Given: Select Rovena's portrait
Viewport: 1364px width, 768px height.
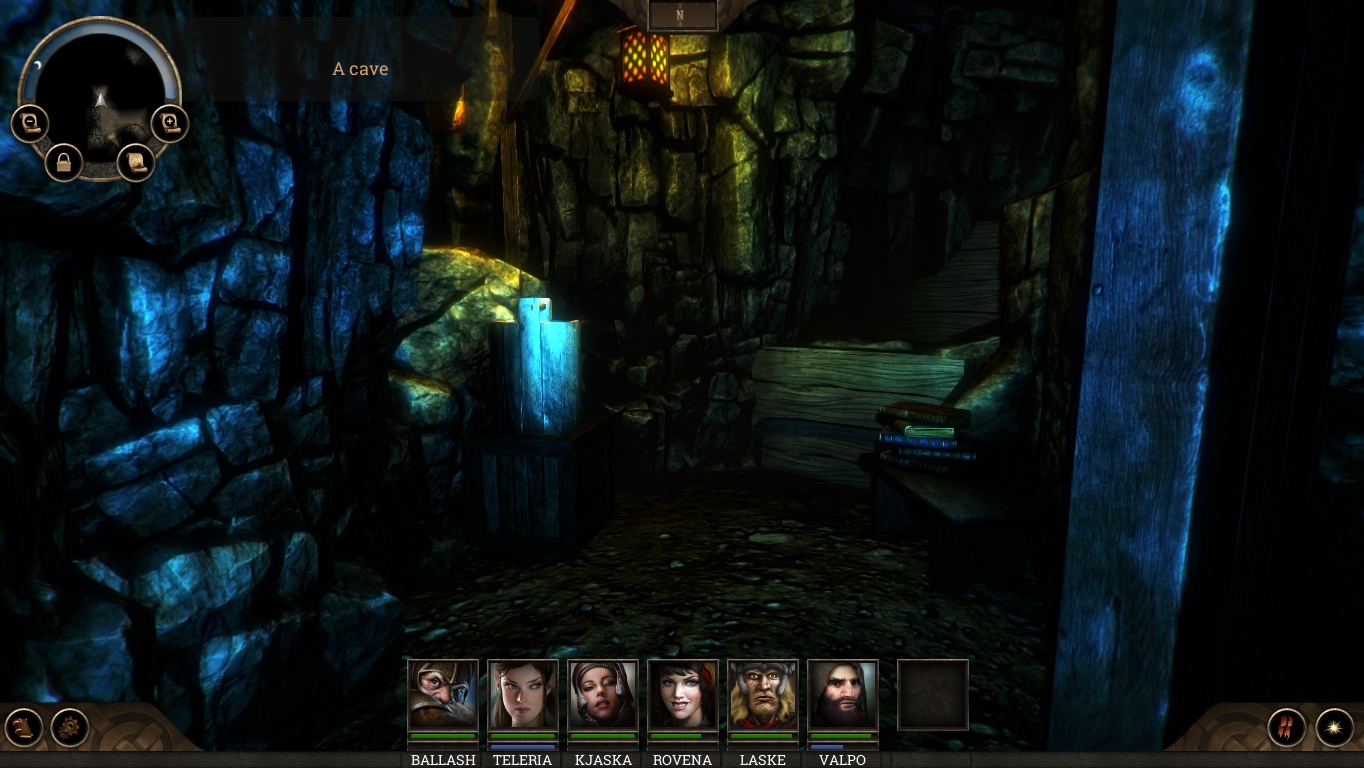Looking at the screenshot, I should (x=683, y=694).
